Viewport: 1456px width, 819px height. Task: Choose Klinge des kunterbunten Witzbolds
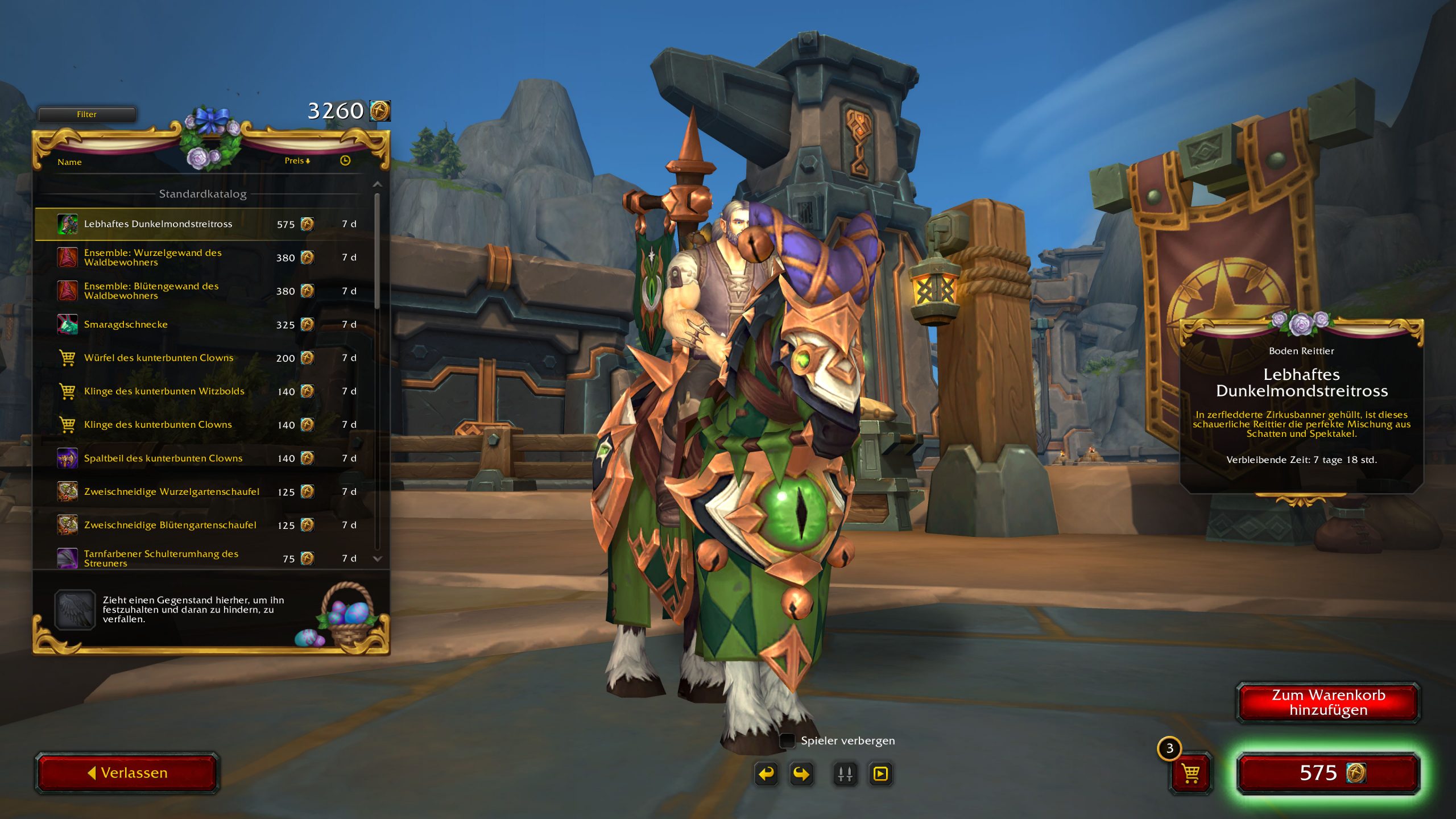[x=164, y=391]
